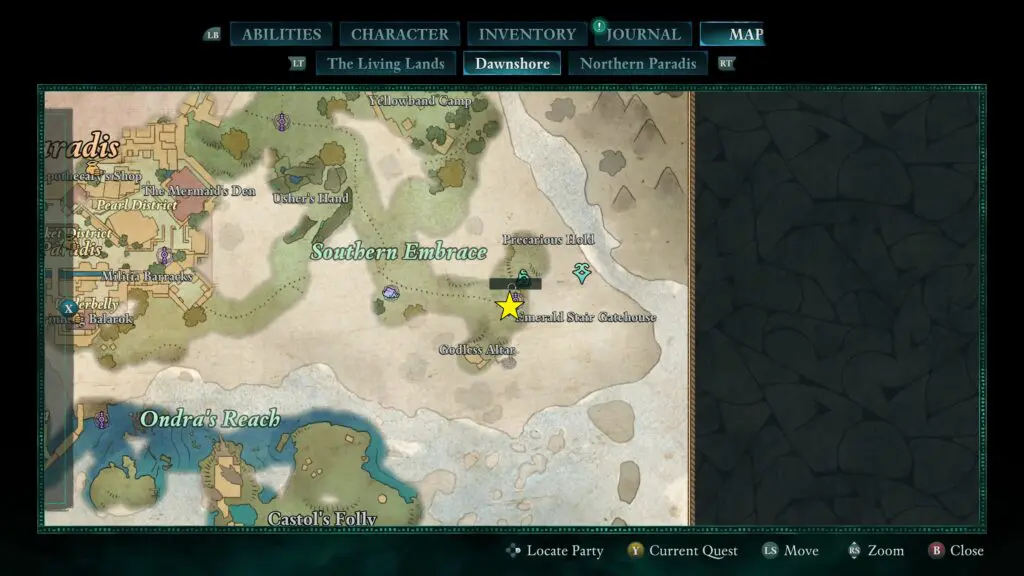Viewport: 1024px width, 576px height.
Task: Select the yellow star quest marker
Action: point(510,306)
